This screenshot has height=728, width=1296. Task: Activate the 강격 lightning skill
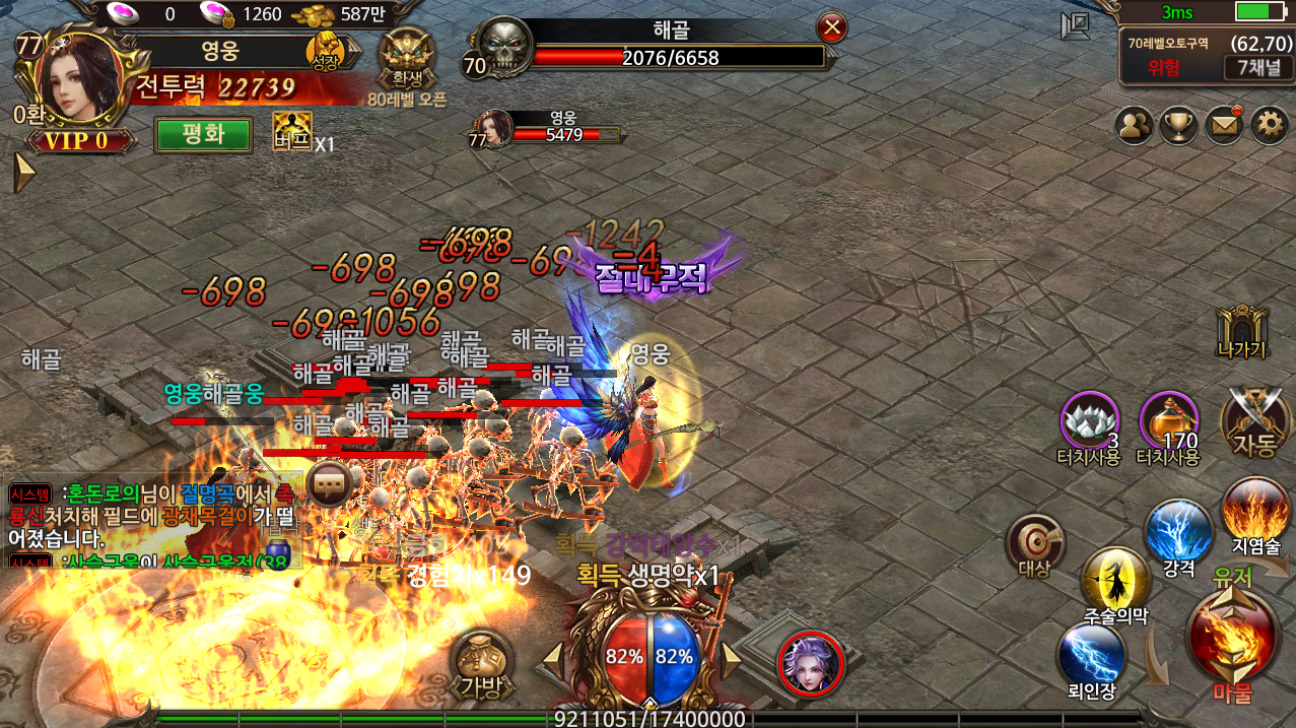coord(1178,531)
